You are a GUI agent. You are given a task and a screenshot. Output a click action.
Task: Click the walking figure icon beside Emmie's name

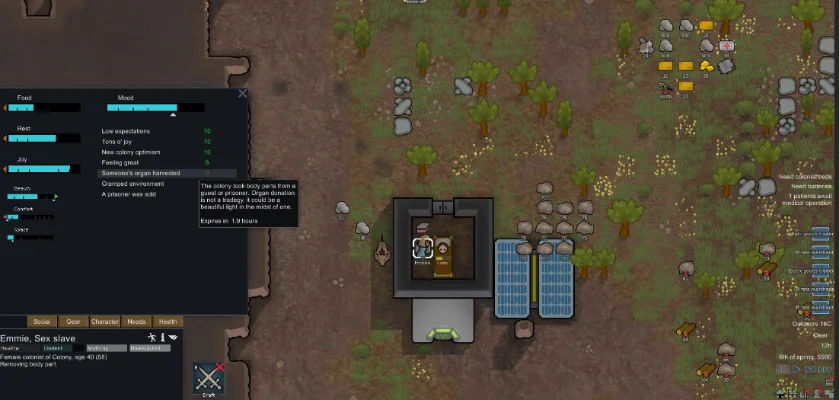151,337
